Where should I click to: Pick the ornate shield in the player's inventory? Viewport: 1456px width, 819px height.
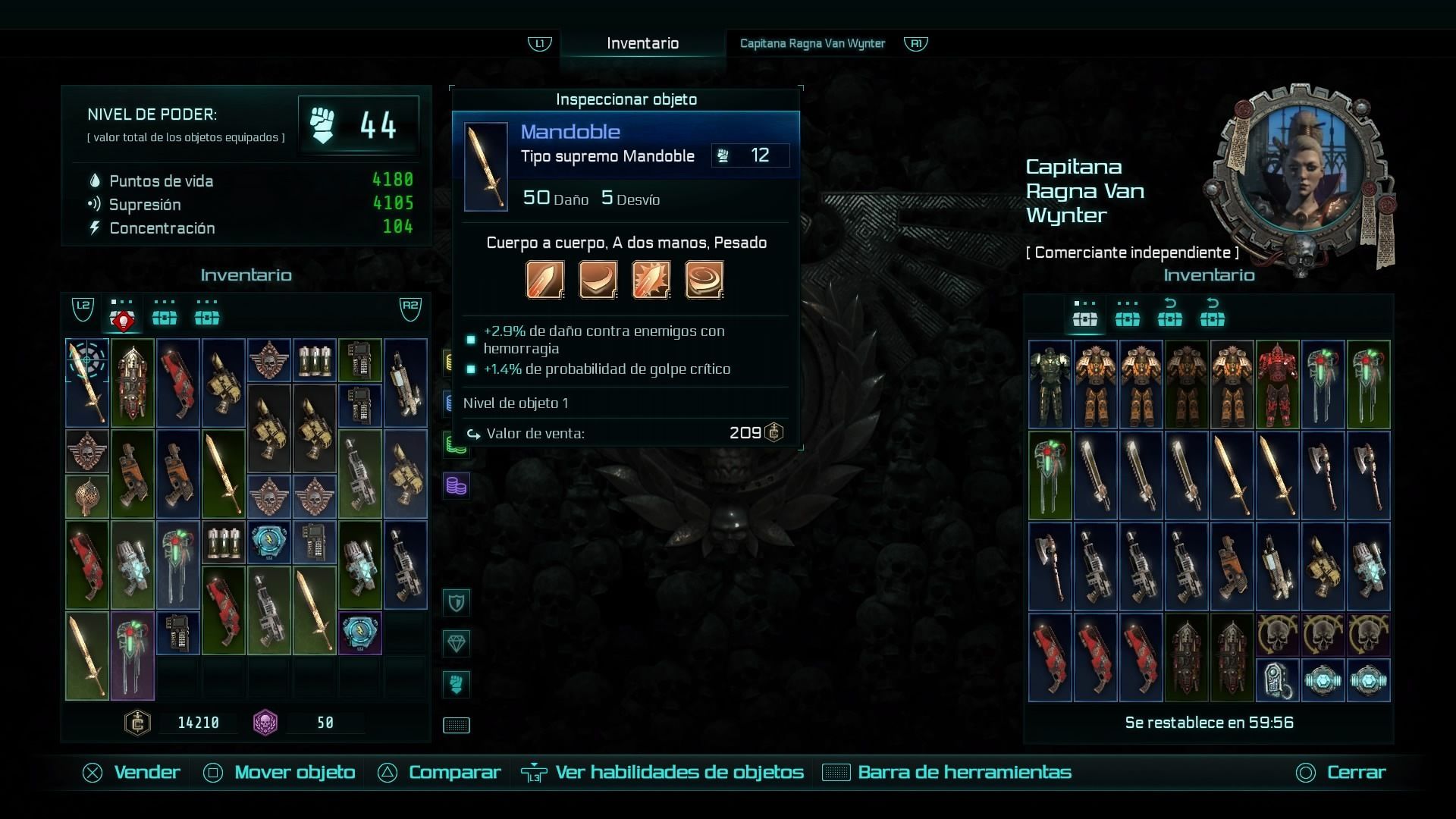[133, 382]
